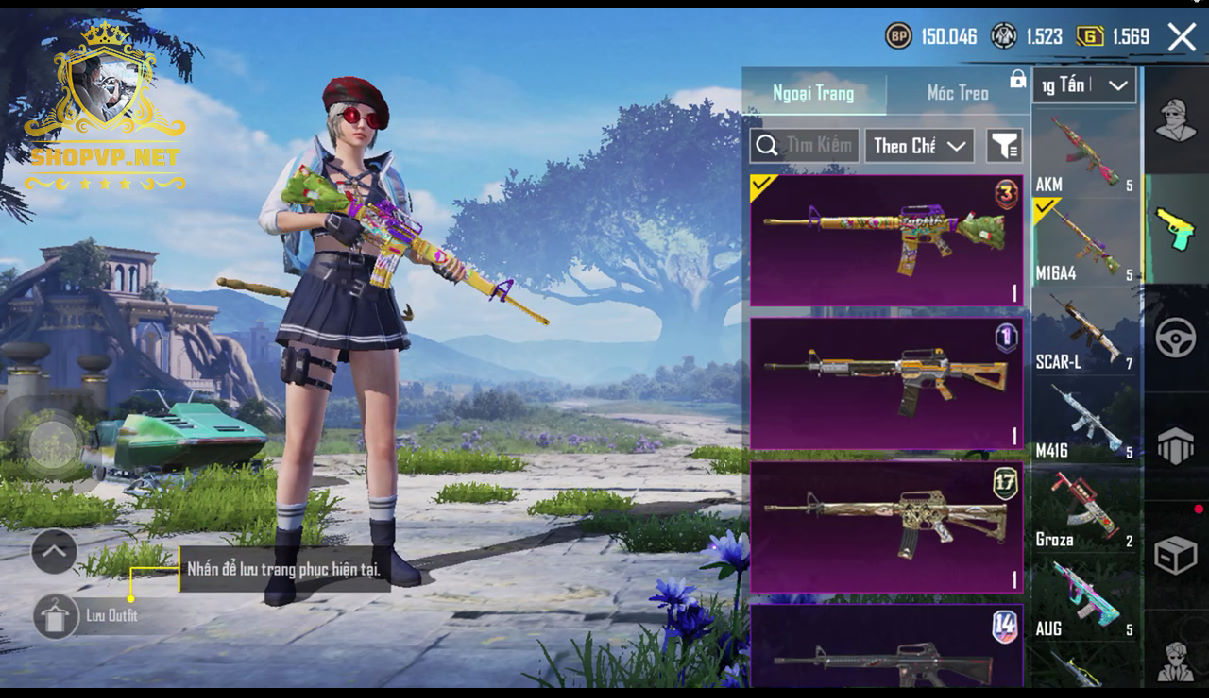Show Groza skins in the weapon list

coord(1085,510)
